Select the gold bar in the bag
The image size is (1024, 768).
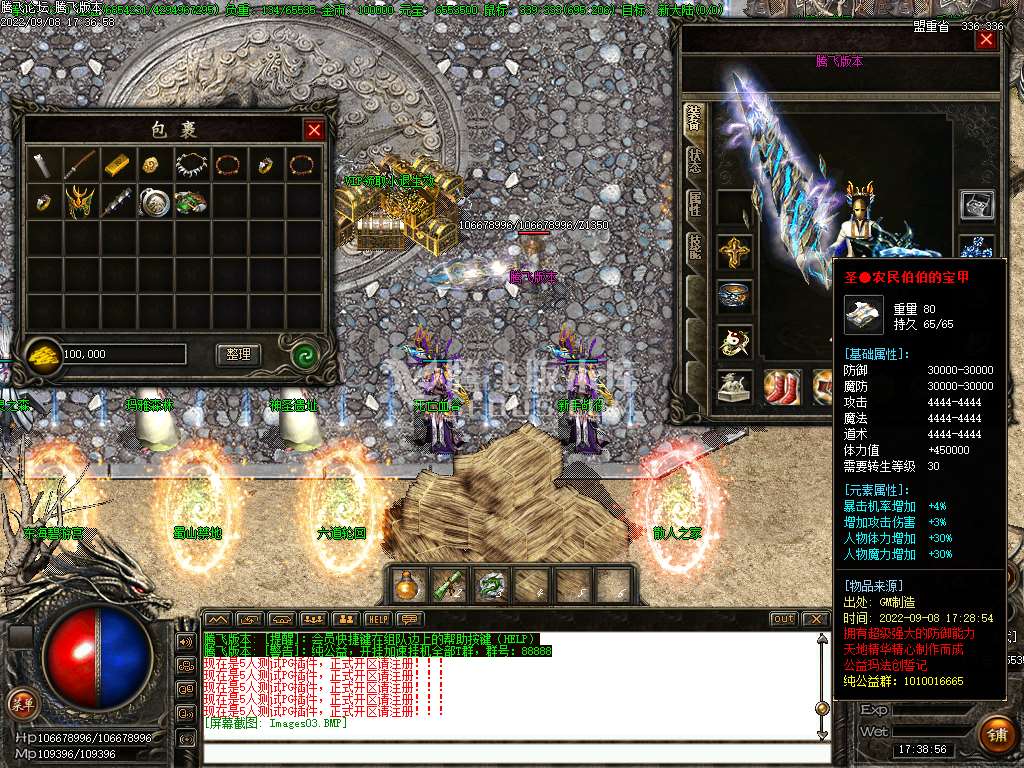[117, 164]
